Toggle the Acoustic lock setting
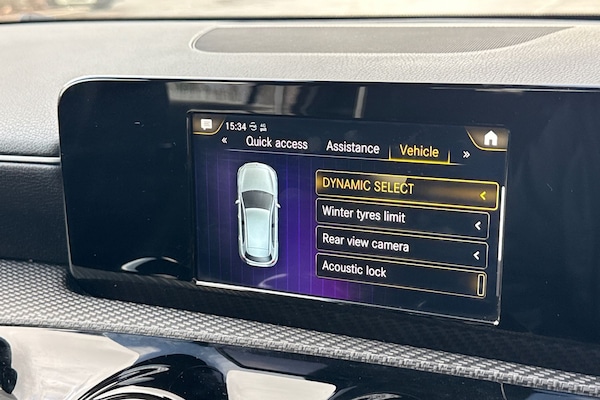Screen dimensions: 600x400 pos(400,273)
